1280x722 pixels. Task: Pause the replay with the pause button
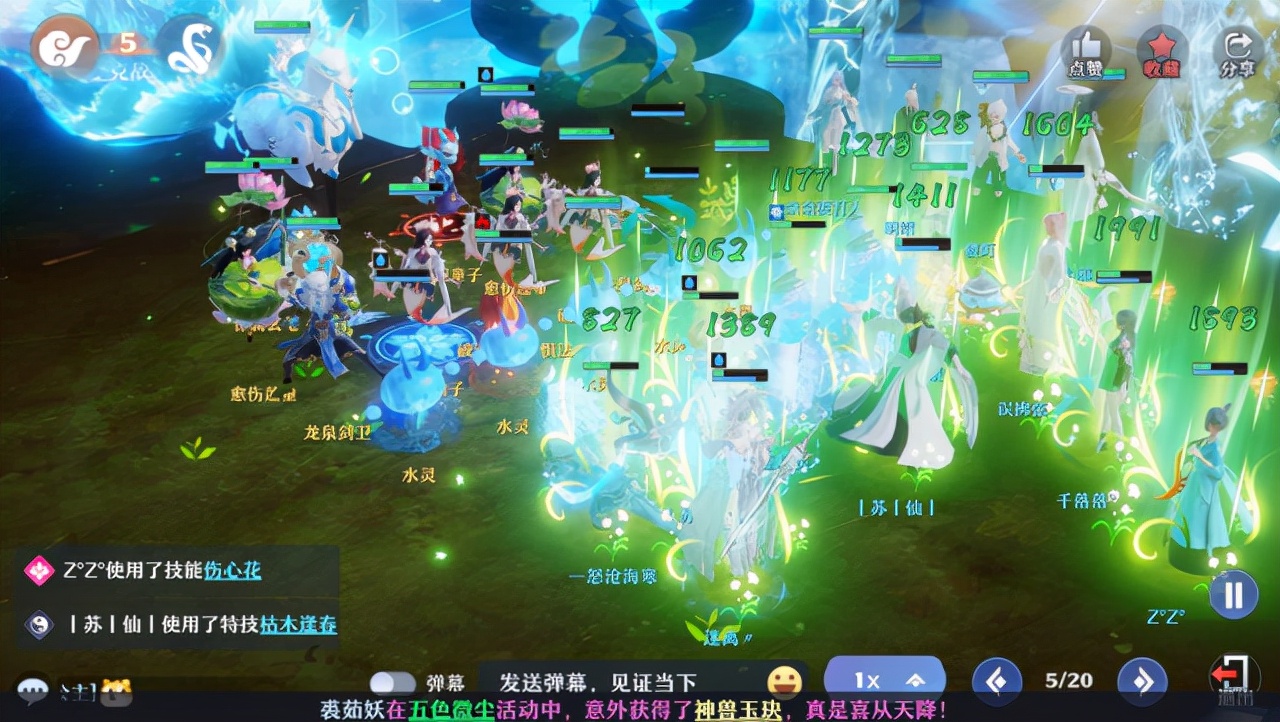coord(1233,594)
